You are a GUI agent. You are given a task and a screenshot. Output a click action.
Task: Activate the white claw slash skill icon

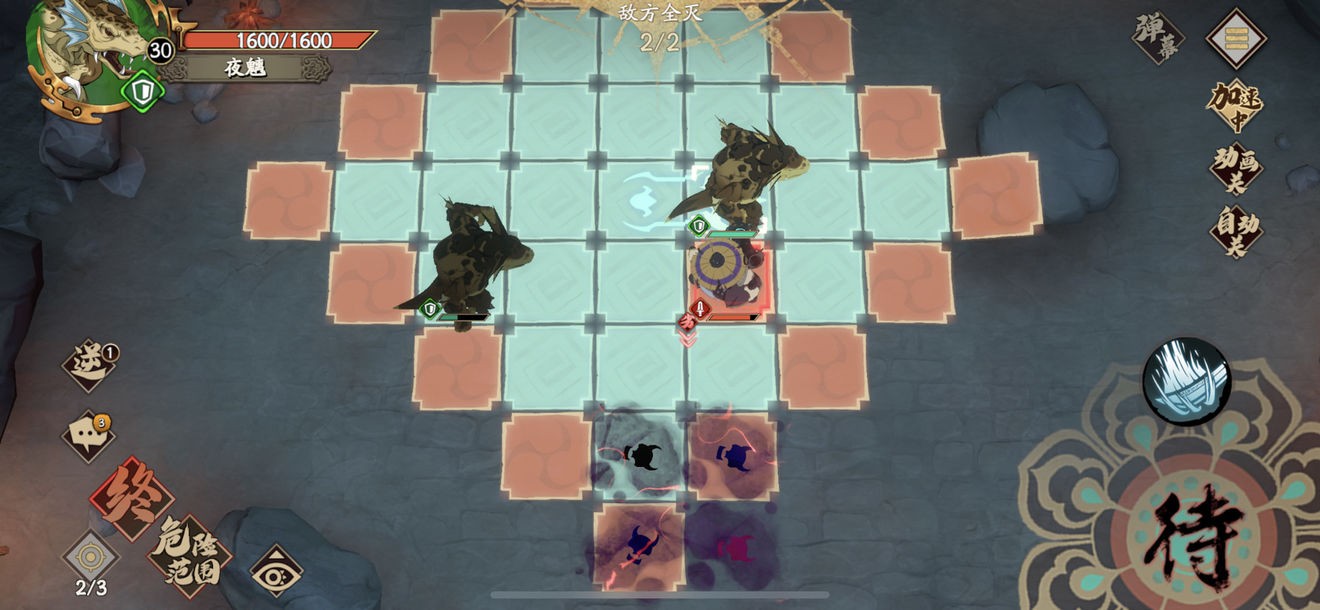(x=1186, y=381)
